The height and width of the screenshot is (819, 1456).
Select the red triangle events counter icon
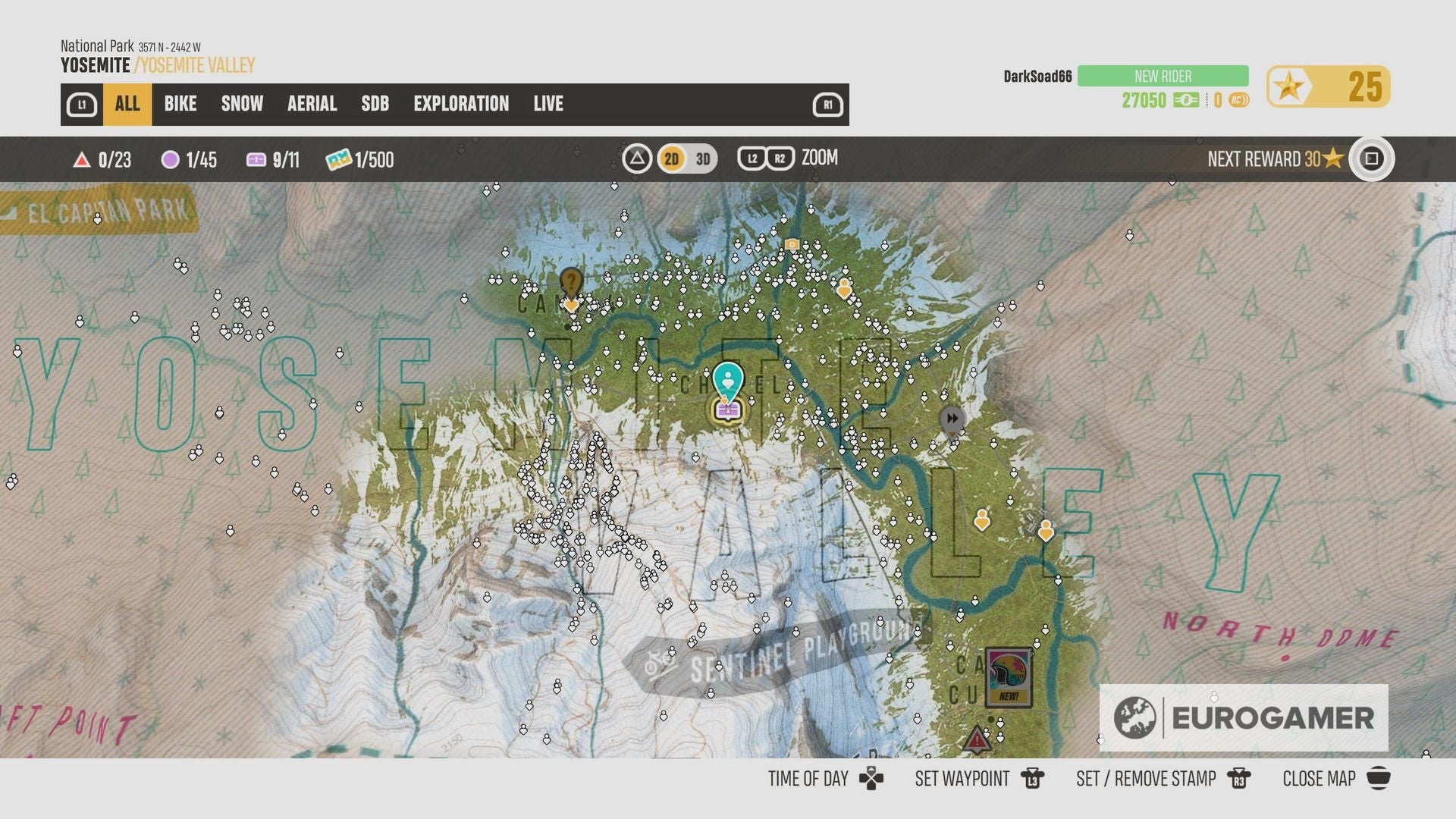pos(81,160)
